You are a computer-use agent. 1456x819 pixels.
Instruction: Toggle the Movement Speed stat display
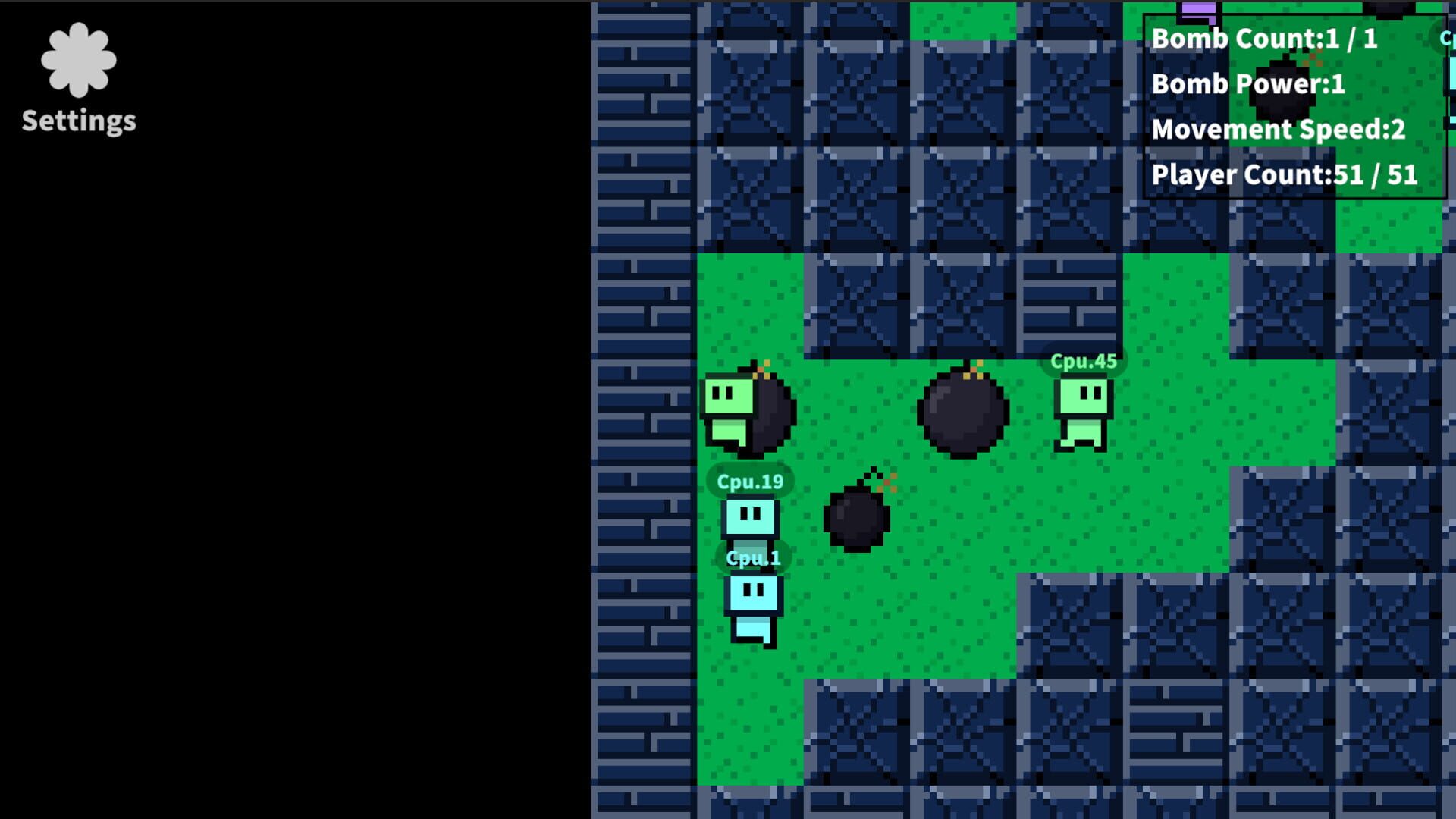[1280, 130]
